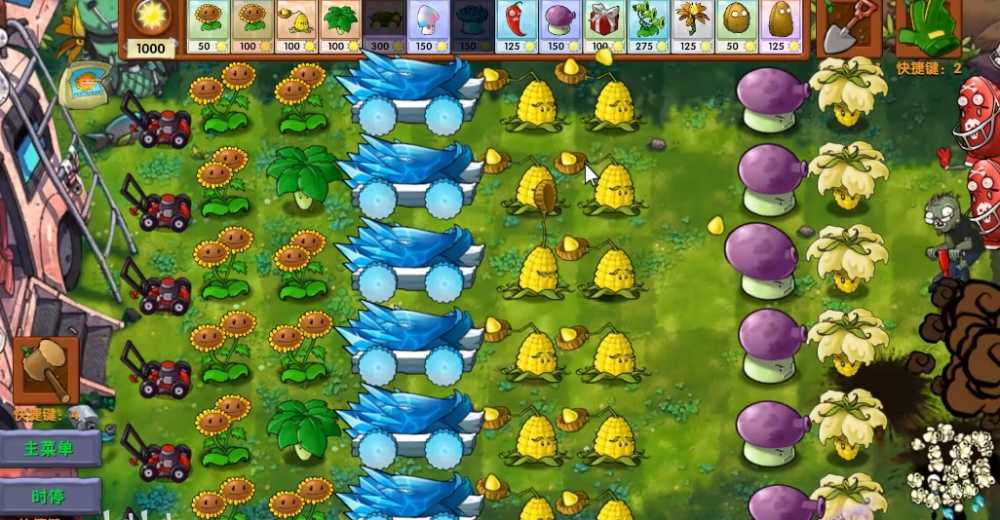The image size is (1000, 520).
Task: Activate the green glove tool
Action: (927, 28)
